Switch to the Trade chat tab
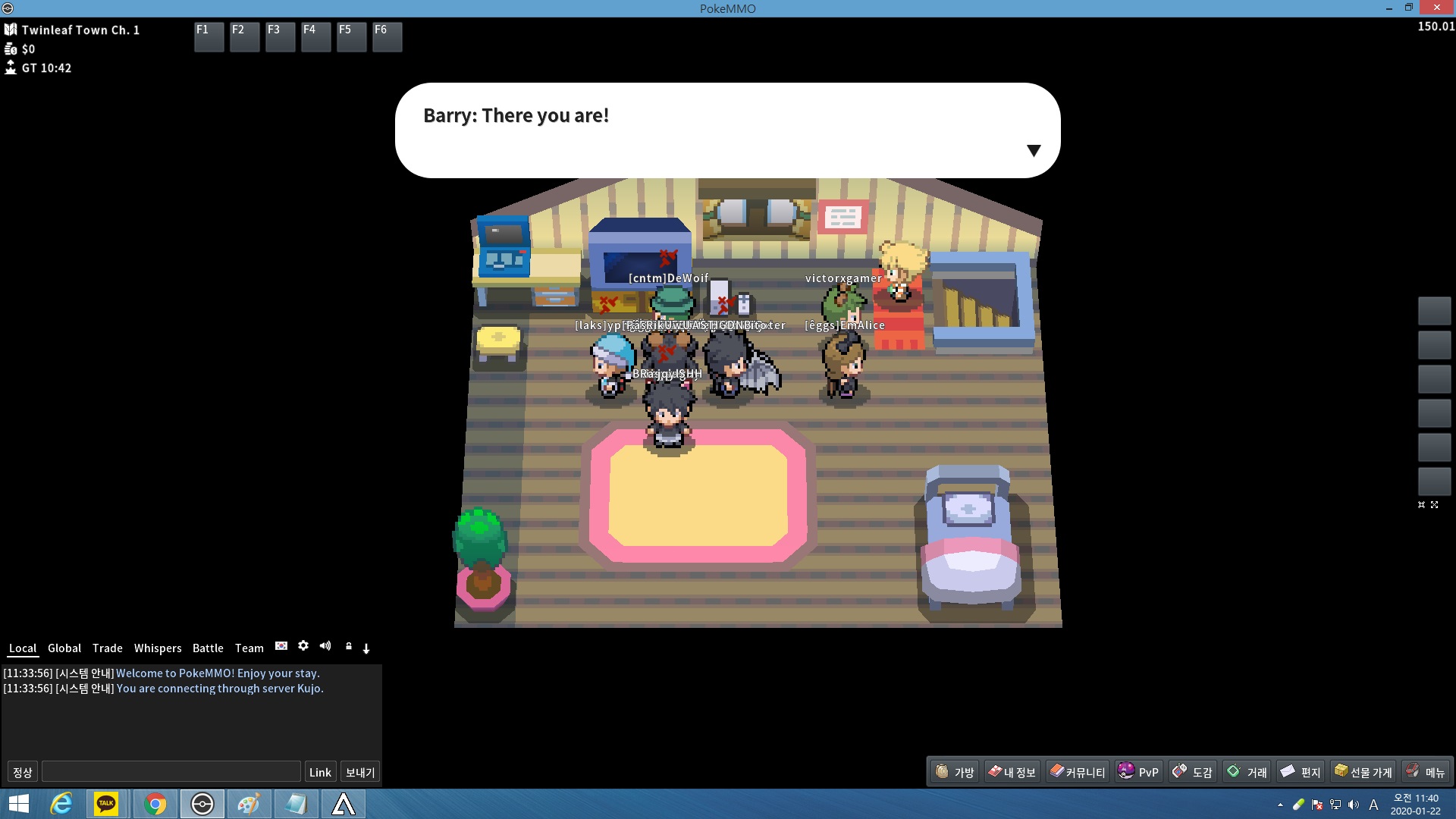 [x=107, y=648]
